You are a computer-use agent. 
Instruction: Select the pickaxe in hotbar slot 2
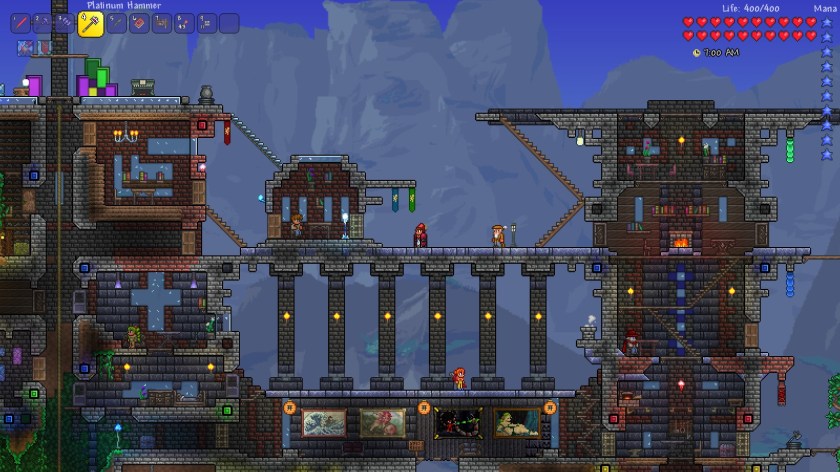(x=43, y=23)
